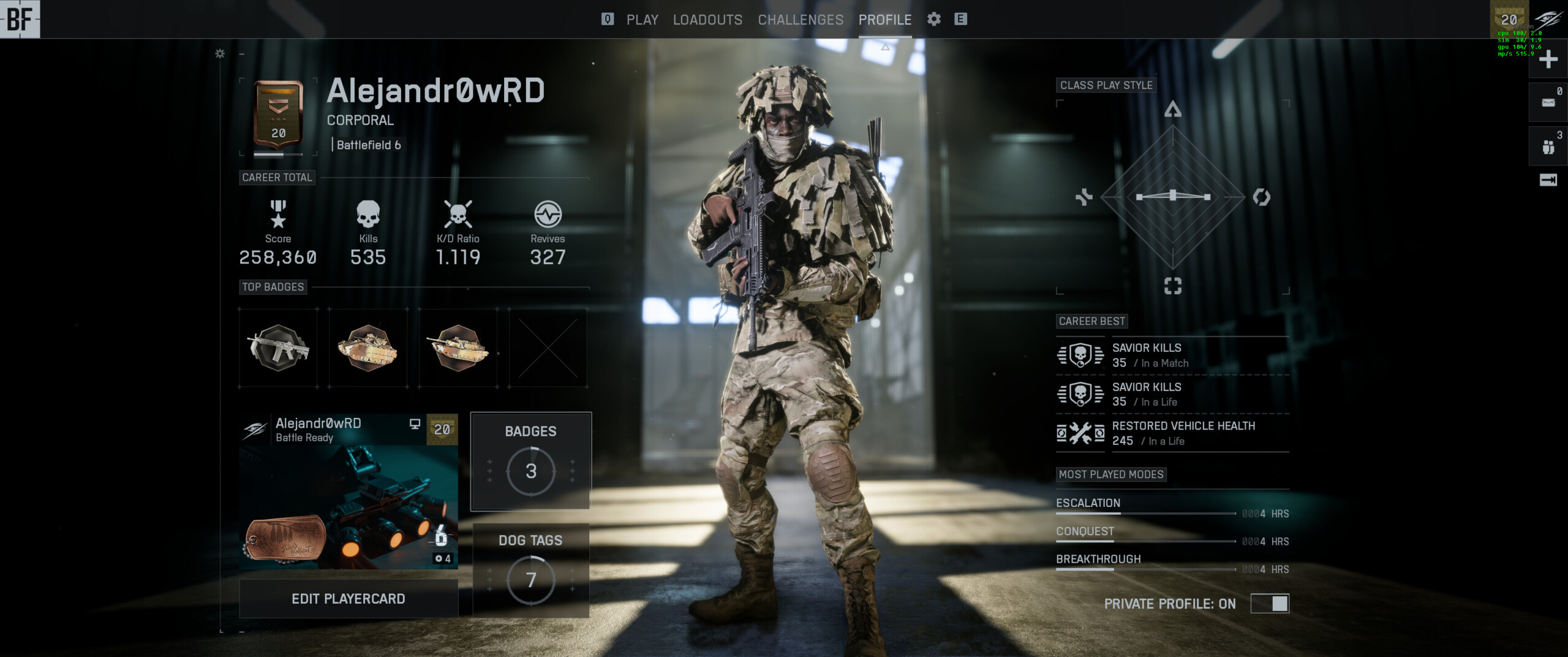Select the Profile tab
1568x657 pixels.
pos(884,20)
